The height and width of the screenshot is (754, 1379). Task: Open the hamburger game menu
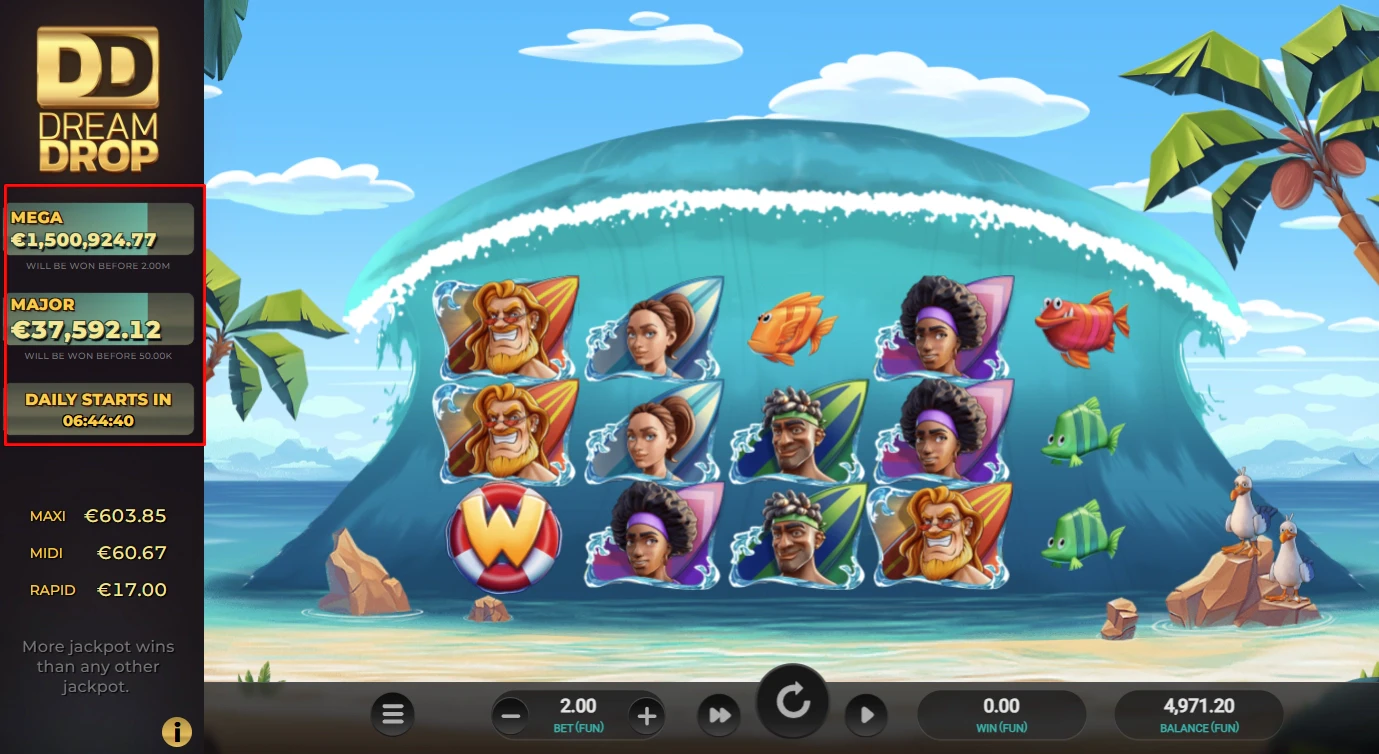pyautogui.click(x=392, y=714)
